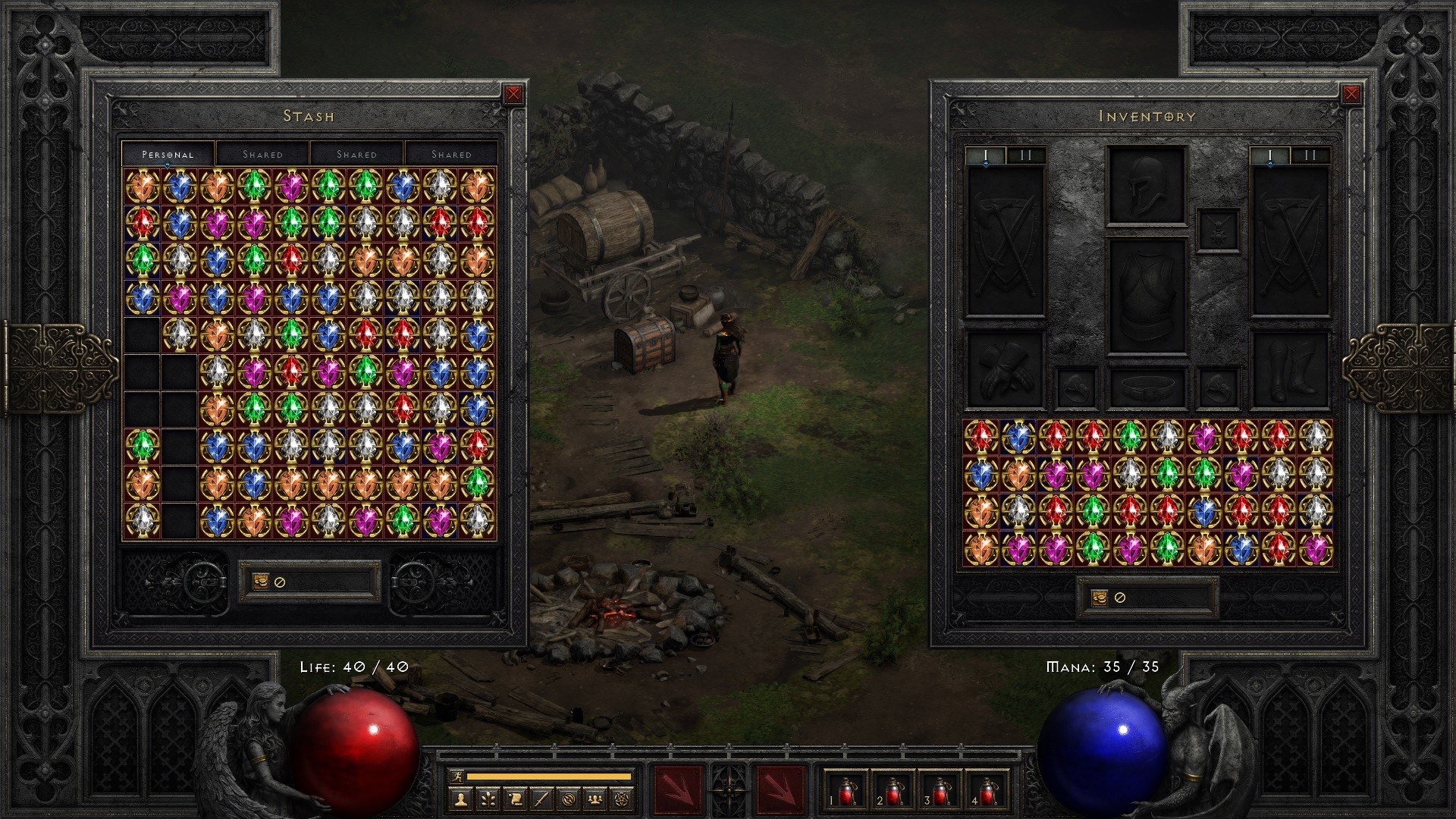Select the left skill red arrow
The width and height of the screenshot is (1456, 819).
[x=680, y=787]
